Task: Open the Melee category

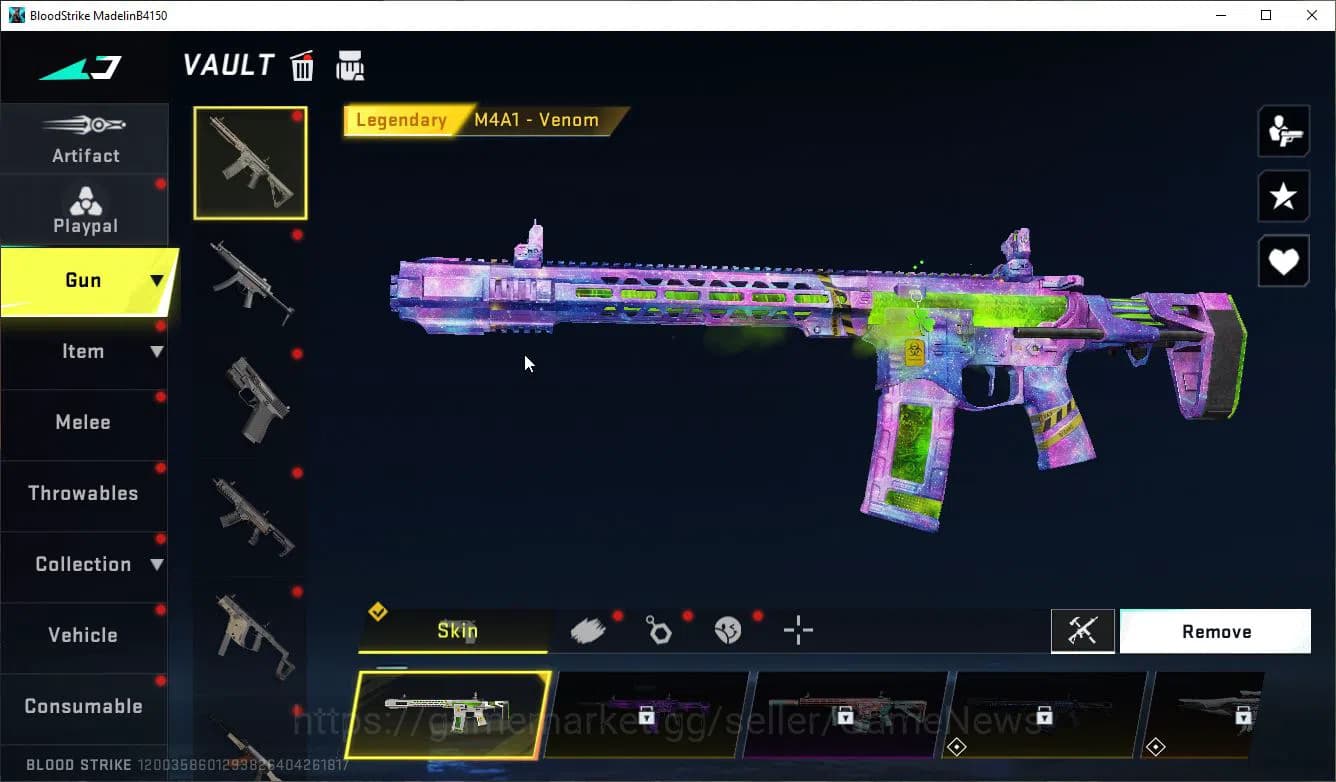Action: click(84, 423)
